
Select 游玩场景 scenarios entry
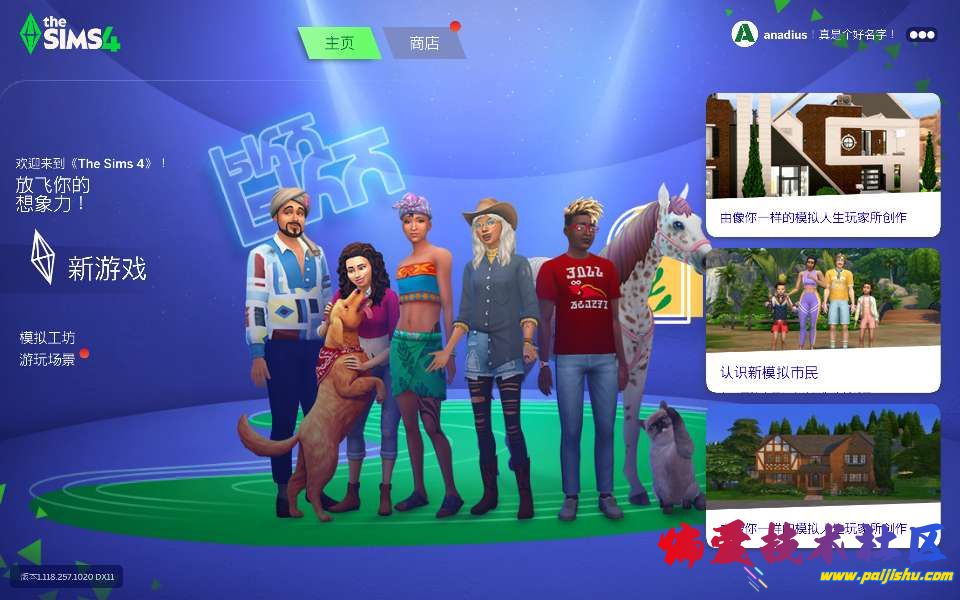48,359
